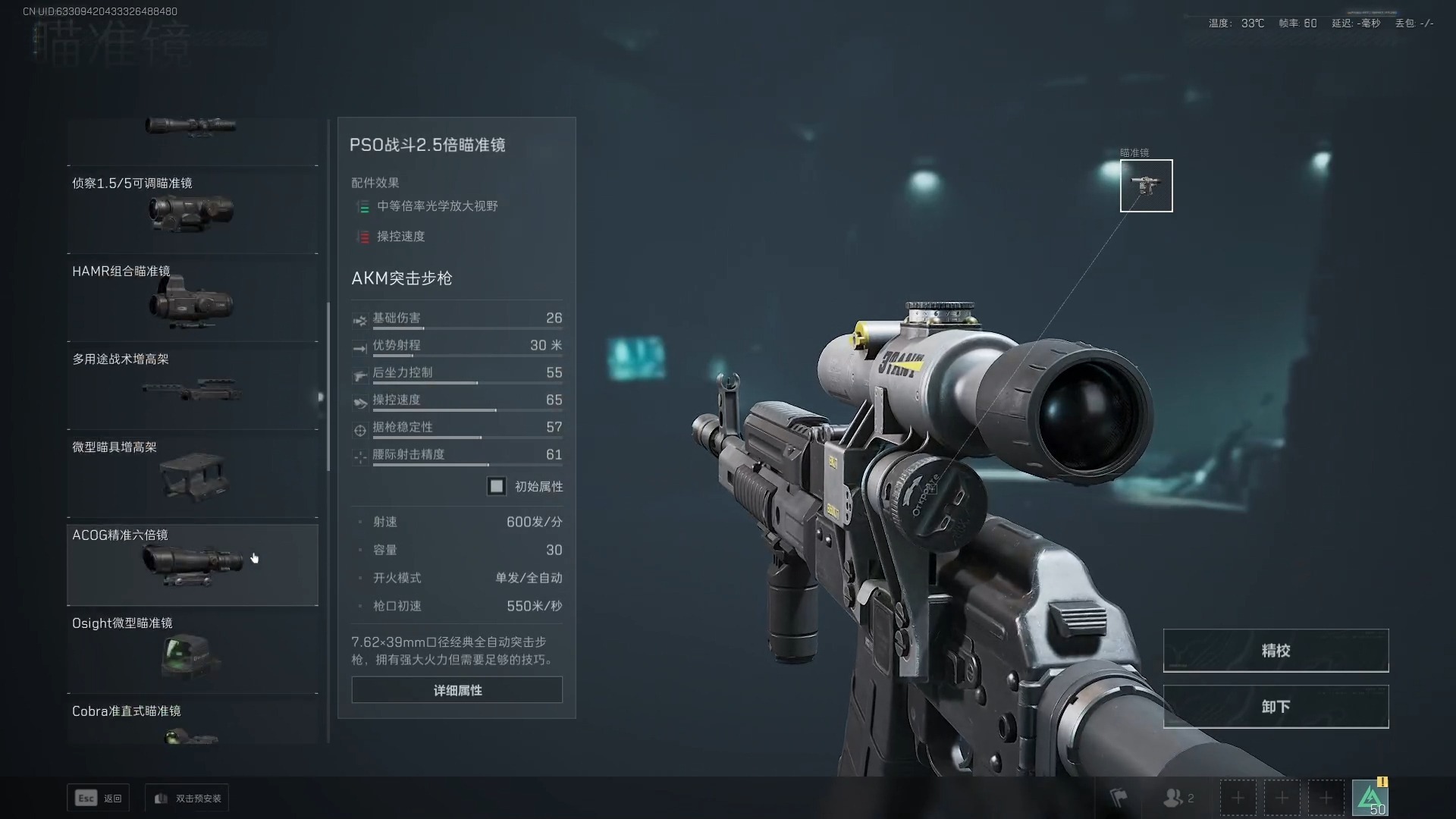1456x819 pixels.
Task: Click the 精校 button
Action: click(x=1276, y=650)
